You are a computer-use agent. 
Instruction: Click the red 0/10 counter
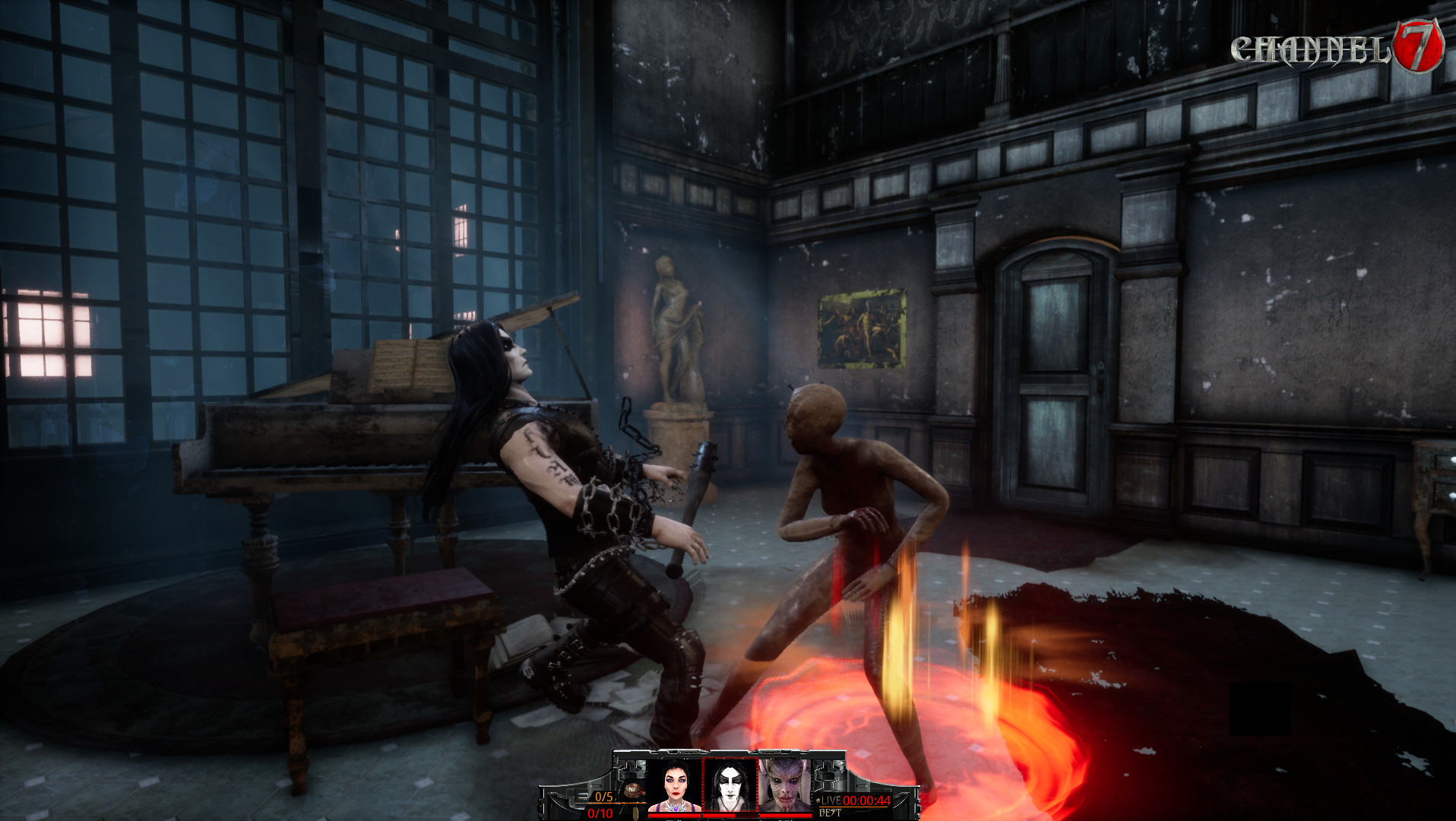600,813
